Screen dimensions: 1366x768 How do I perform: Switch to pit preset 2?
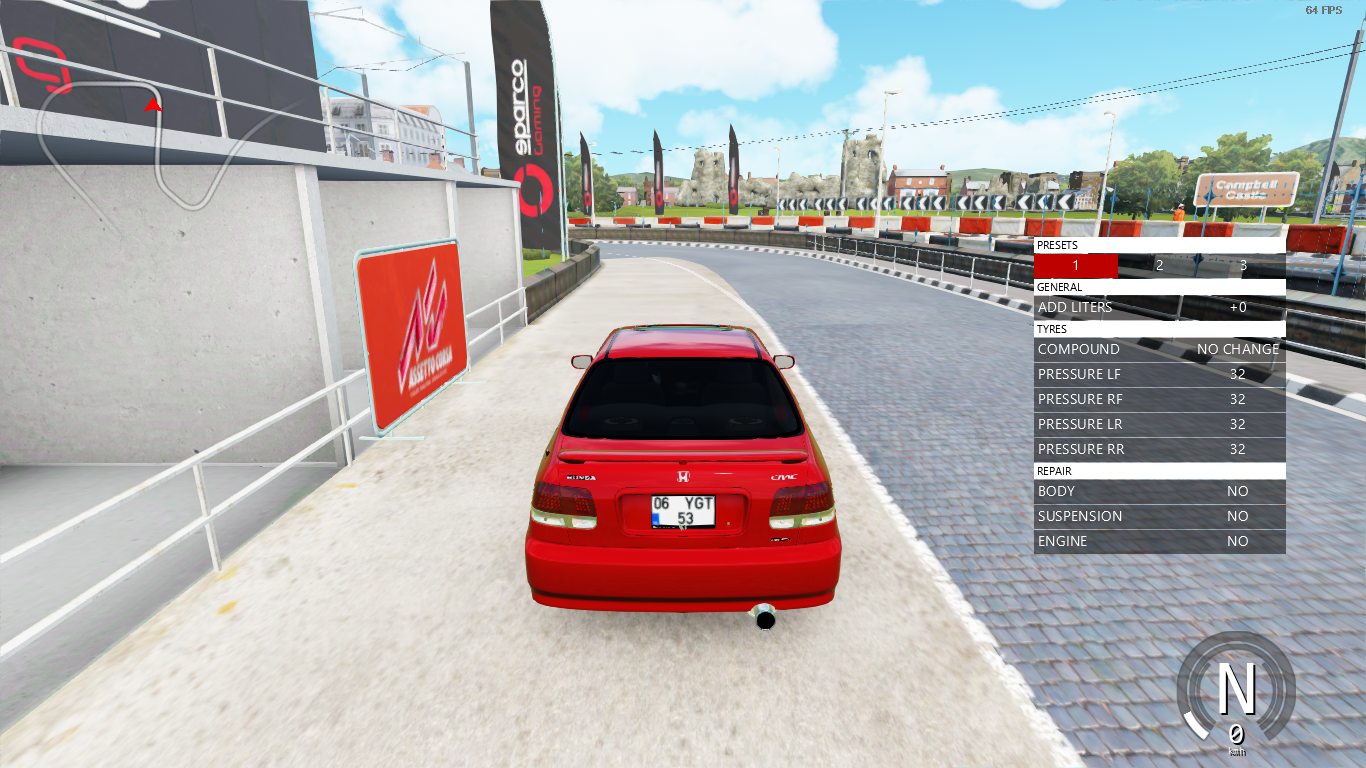pos(1159,266)
